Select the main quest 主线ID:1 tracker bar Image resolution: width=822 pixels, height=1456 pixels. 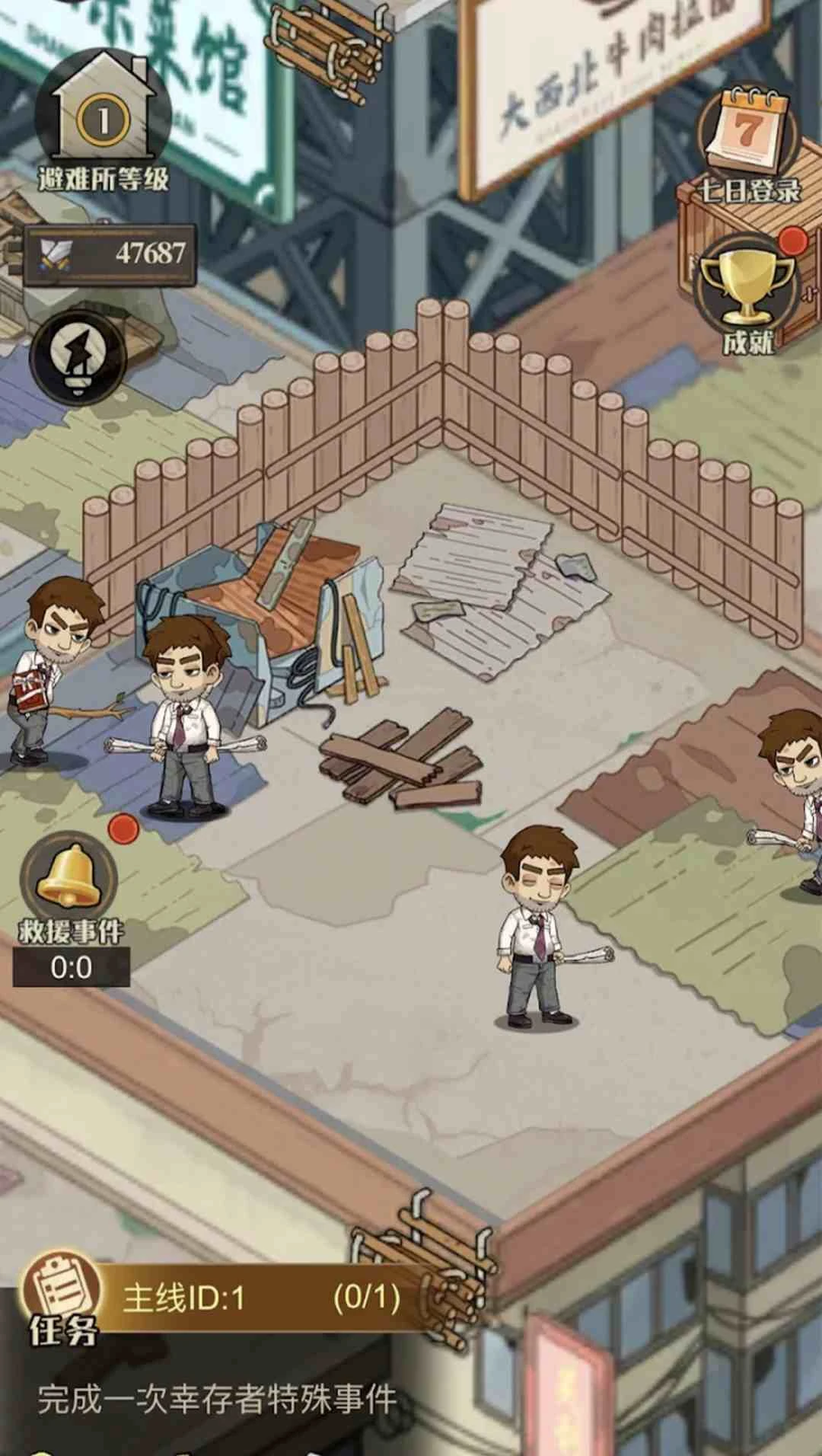259,1298
